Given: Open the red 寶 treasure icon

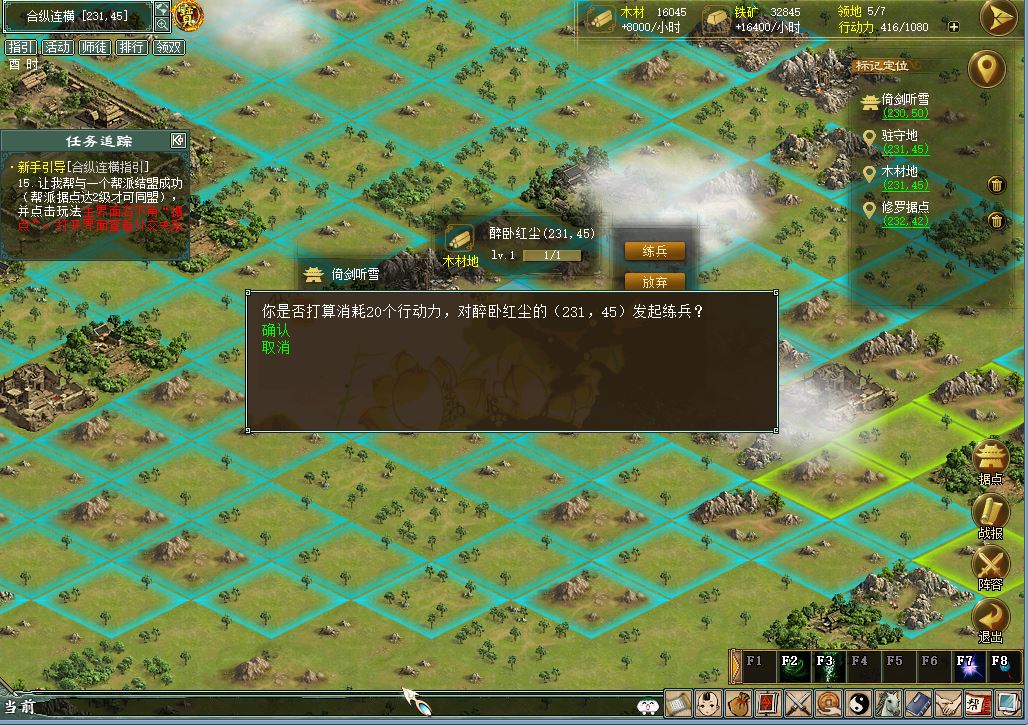Looking at the screenshot, I should [x=188, y=14].
